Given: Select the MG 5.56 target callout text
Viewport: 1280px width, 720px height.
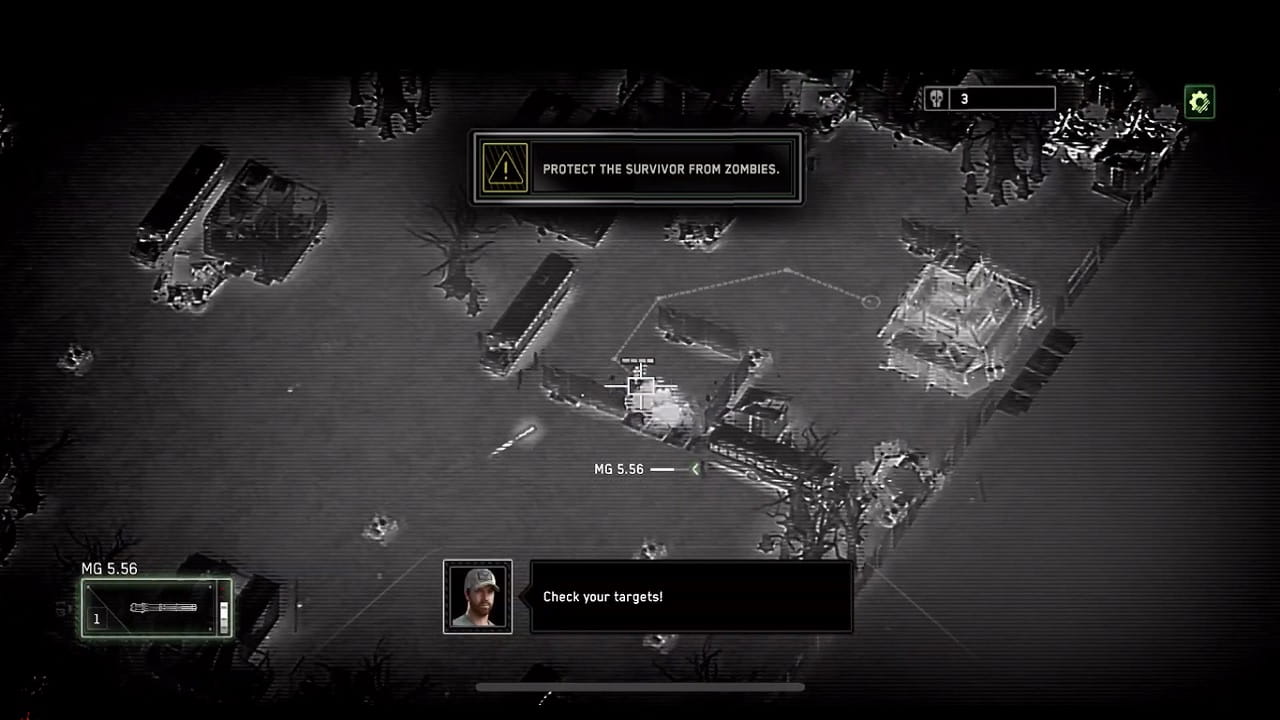Looking at the screenshot, I should click(622, 468).
